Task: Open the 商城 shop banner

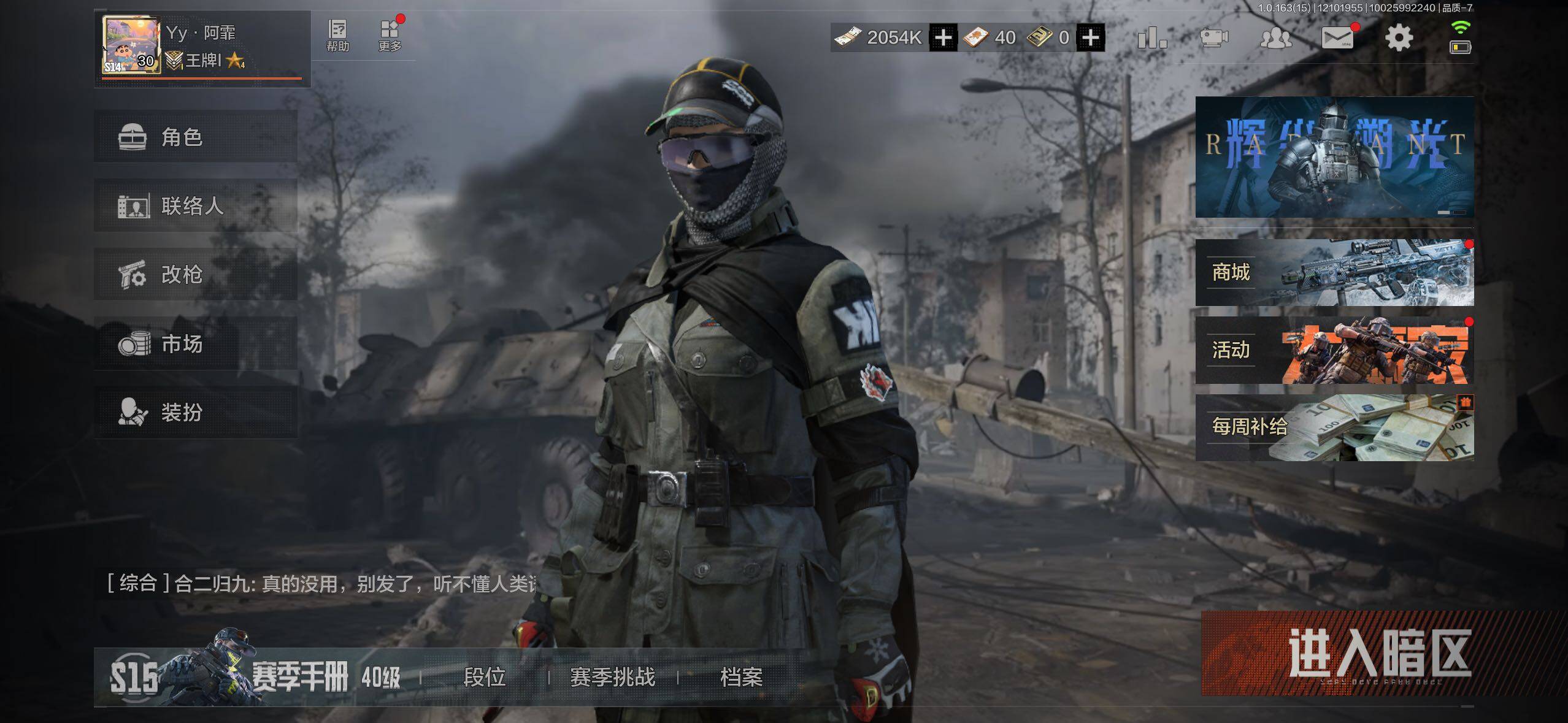Action: pyautogui.click(x=1334, y=272)
